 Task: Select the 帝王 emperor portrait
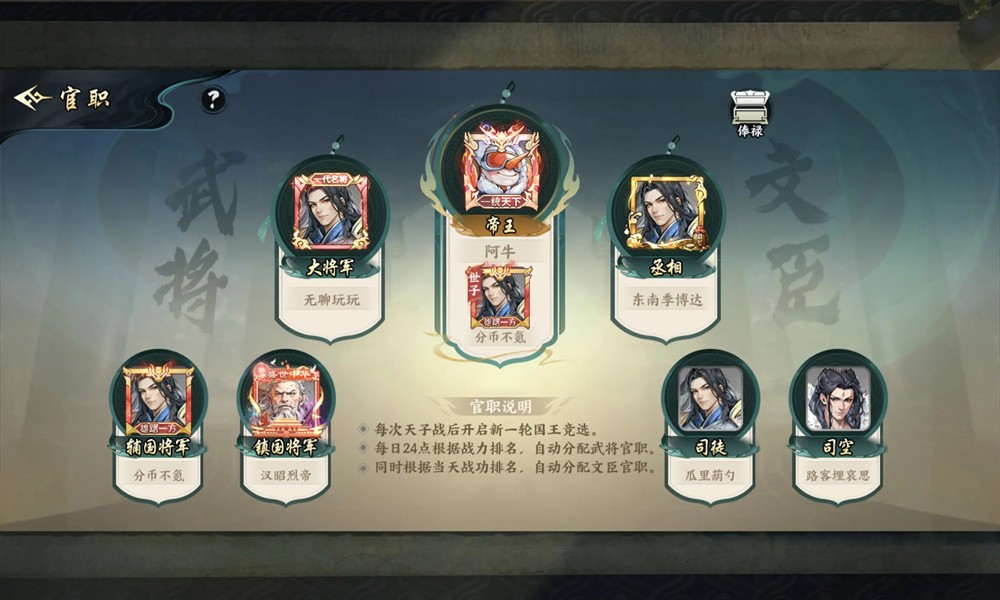pyautogui.click(x=490, y=167)
